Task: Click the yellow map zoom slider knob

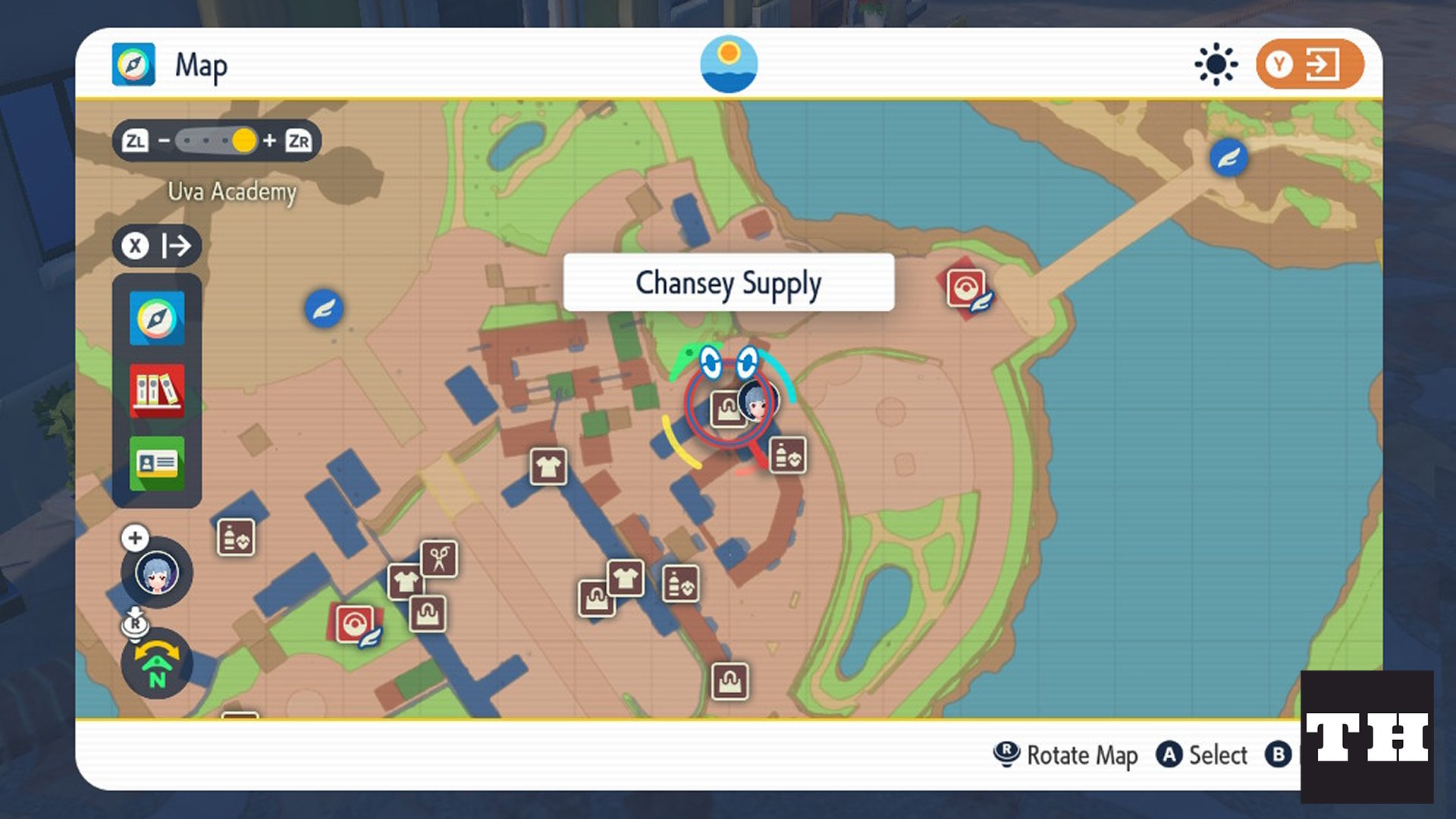Action: point(244,141)
